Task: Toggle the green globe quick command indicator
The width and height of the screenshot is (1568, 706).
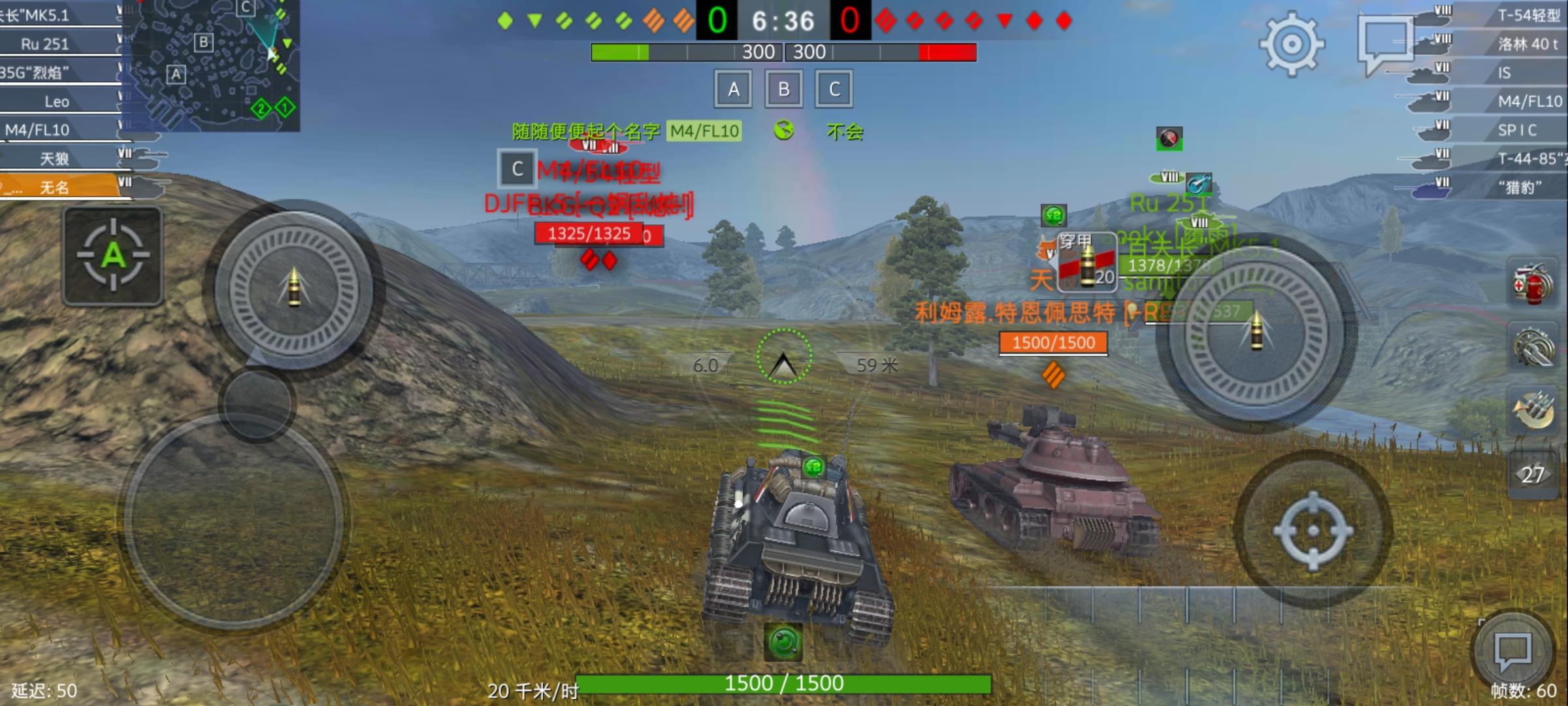Action: tap(784, 131)
